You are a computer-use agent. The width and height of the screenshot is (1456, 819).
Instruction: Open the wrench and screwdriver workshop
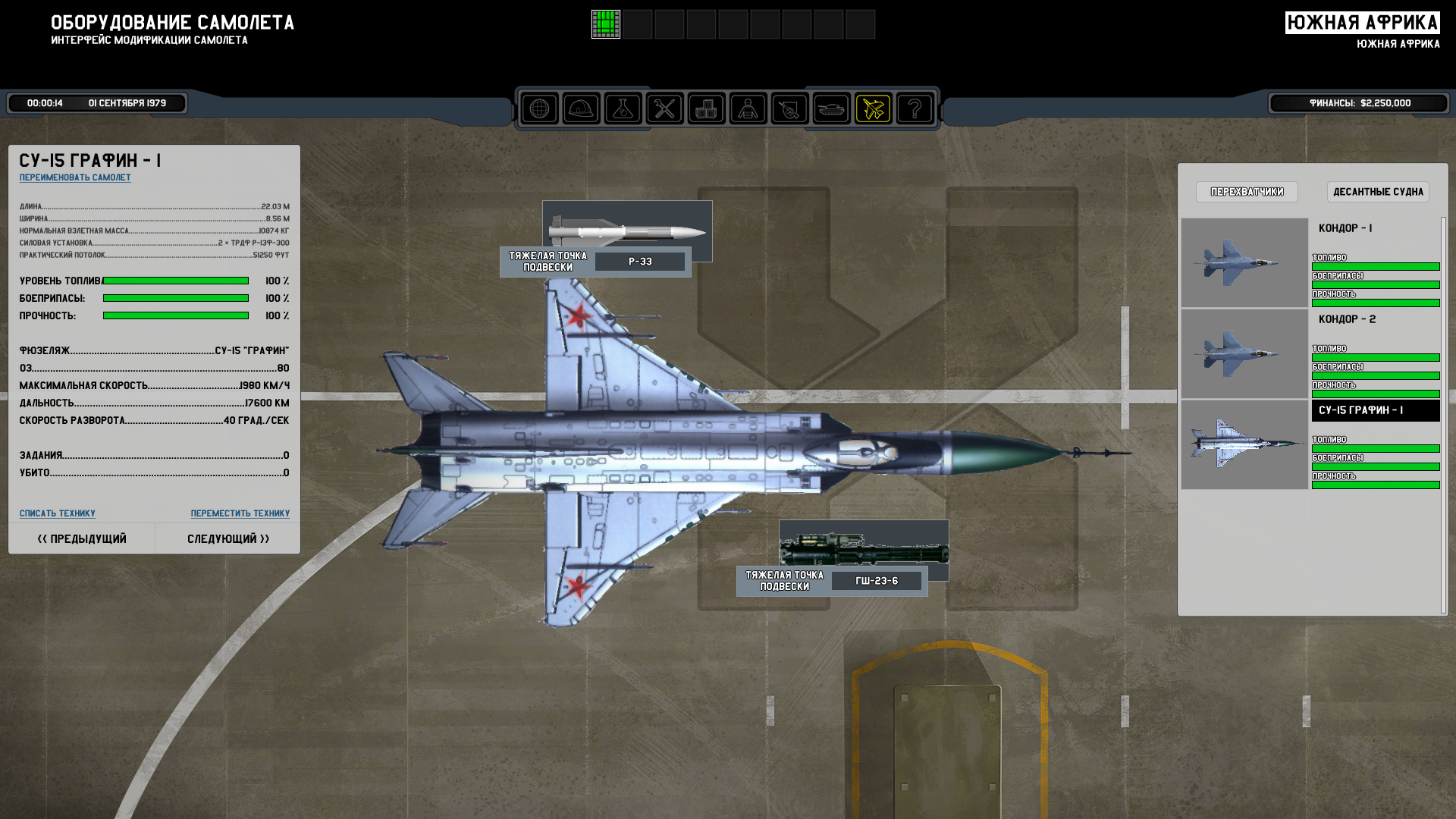tap(664, 109)
